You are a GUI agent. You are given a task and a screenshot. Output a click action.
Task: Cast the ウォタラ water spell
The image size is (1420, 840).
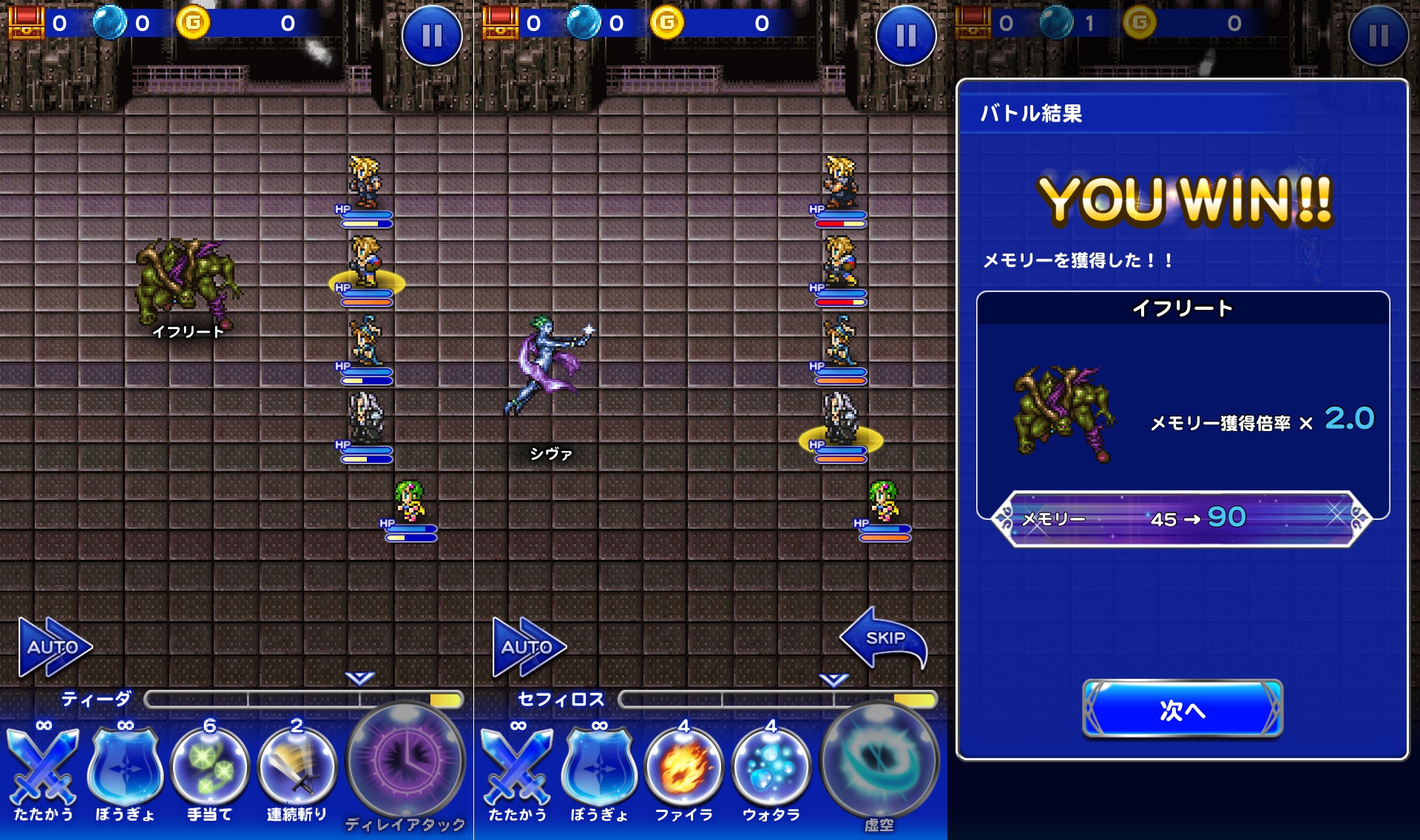771,769
